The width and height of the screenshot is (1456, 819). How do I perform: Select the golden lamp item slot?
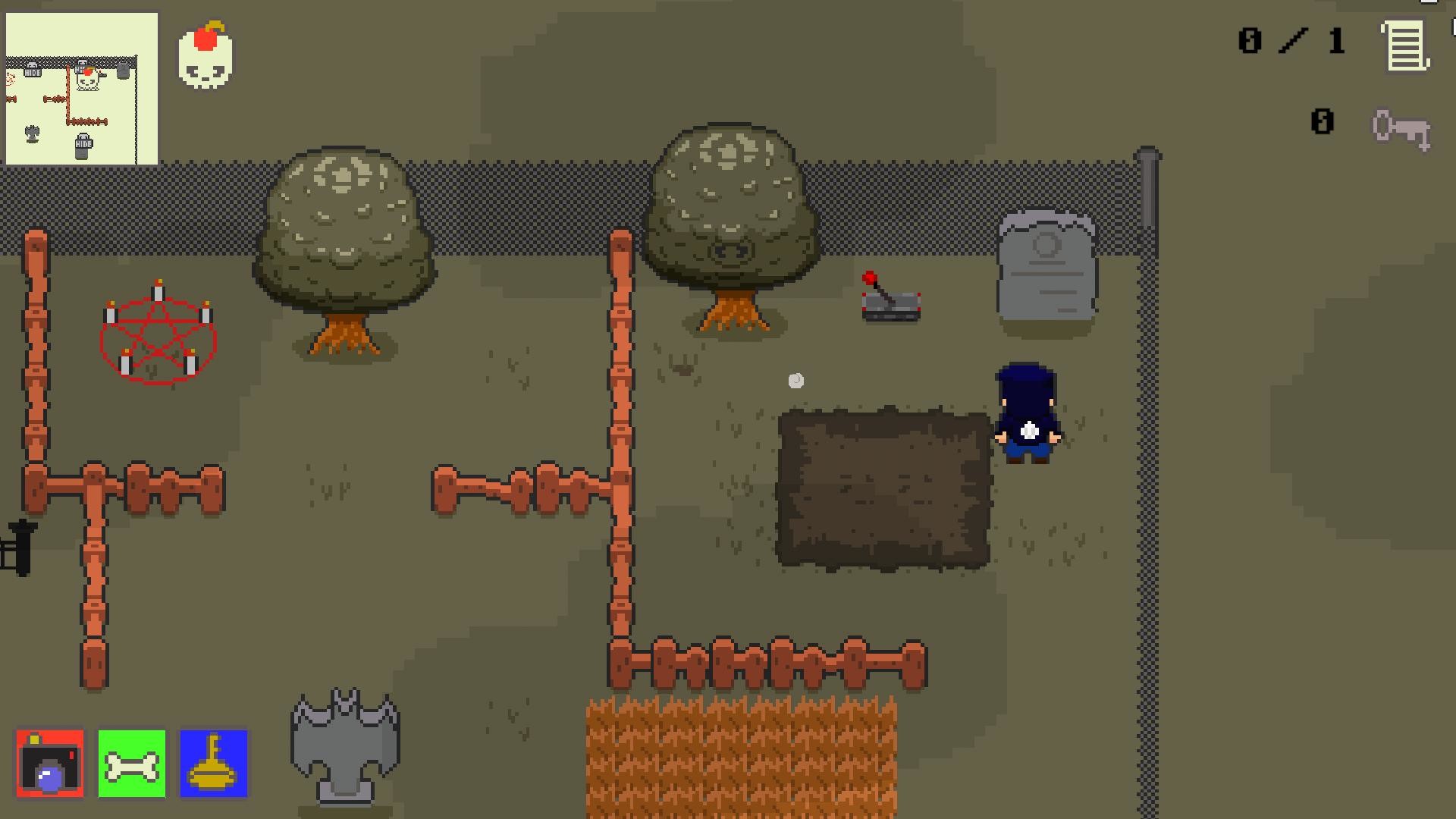[x=213, y=763]
